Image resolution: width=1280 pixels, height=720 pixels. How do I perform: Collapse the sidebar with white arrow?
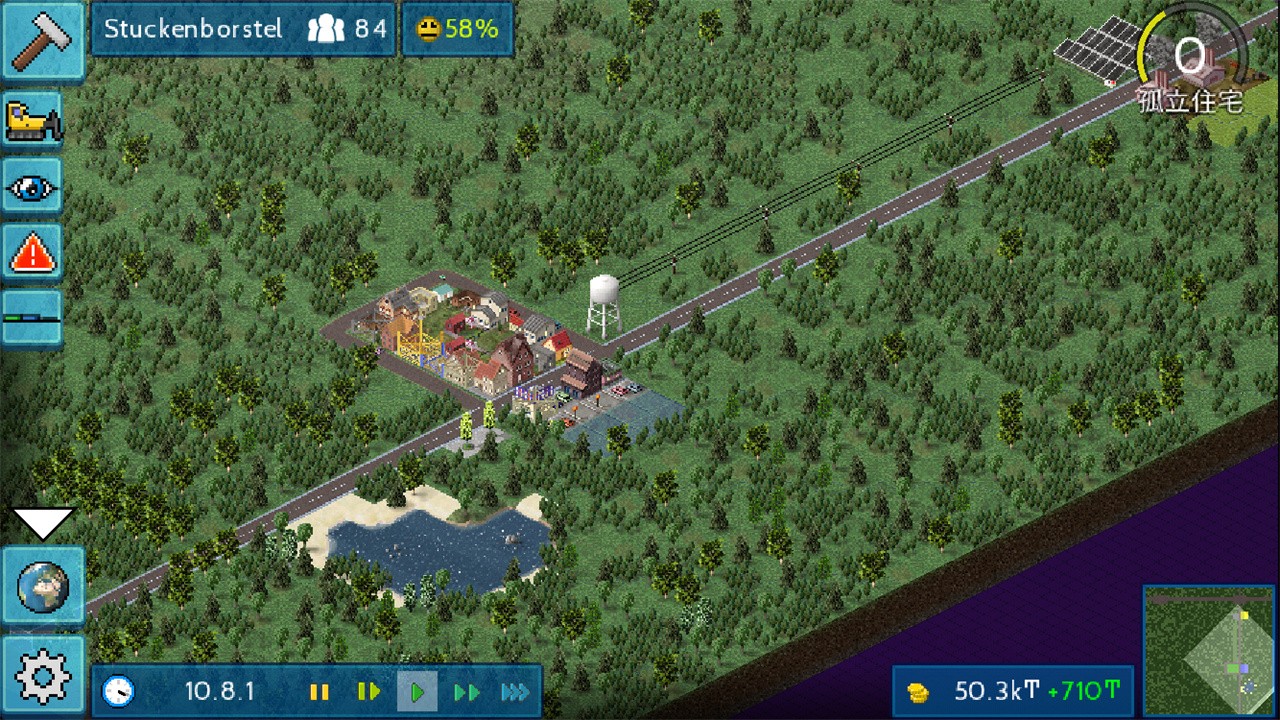(42, 521)
